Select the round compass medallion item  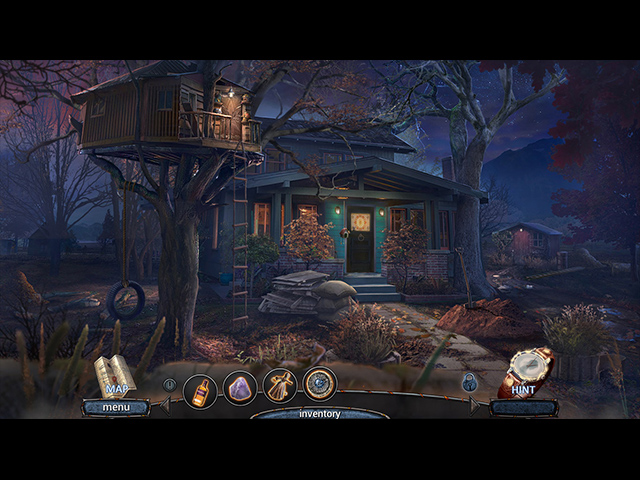pyautogui.click(x=320, y=384)
